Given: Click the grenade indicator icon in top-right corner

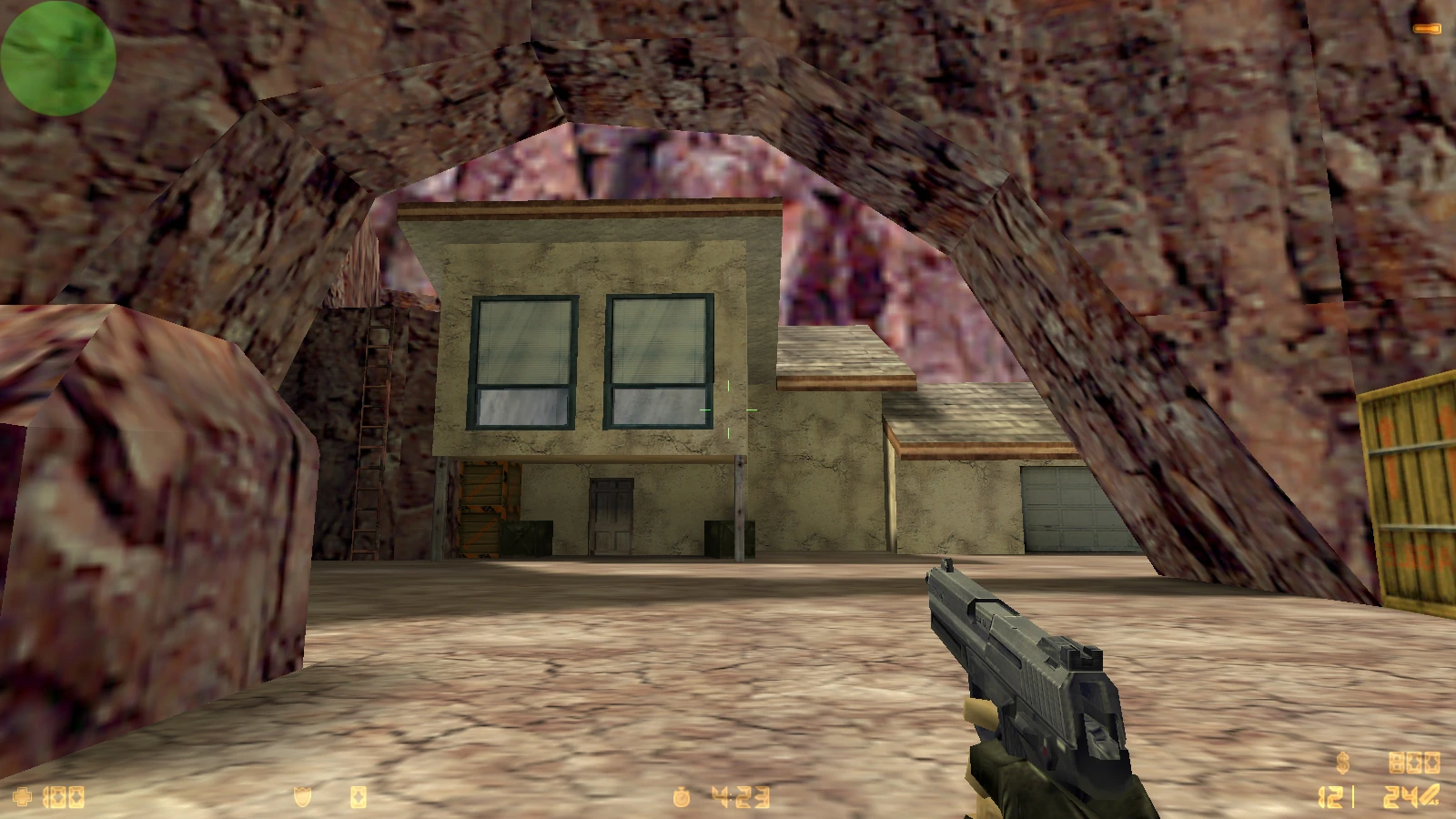Looking at the screenshot, I should pyautogui.click(x=1427, y=30).
